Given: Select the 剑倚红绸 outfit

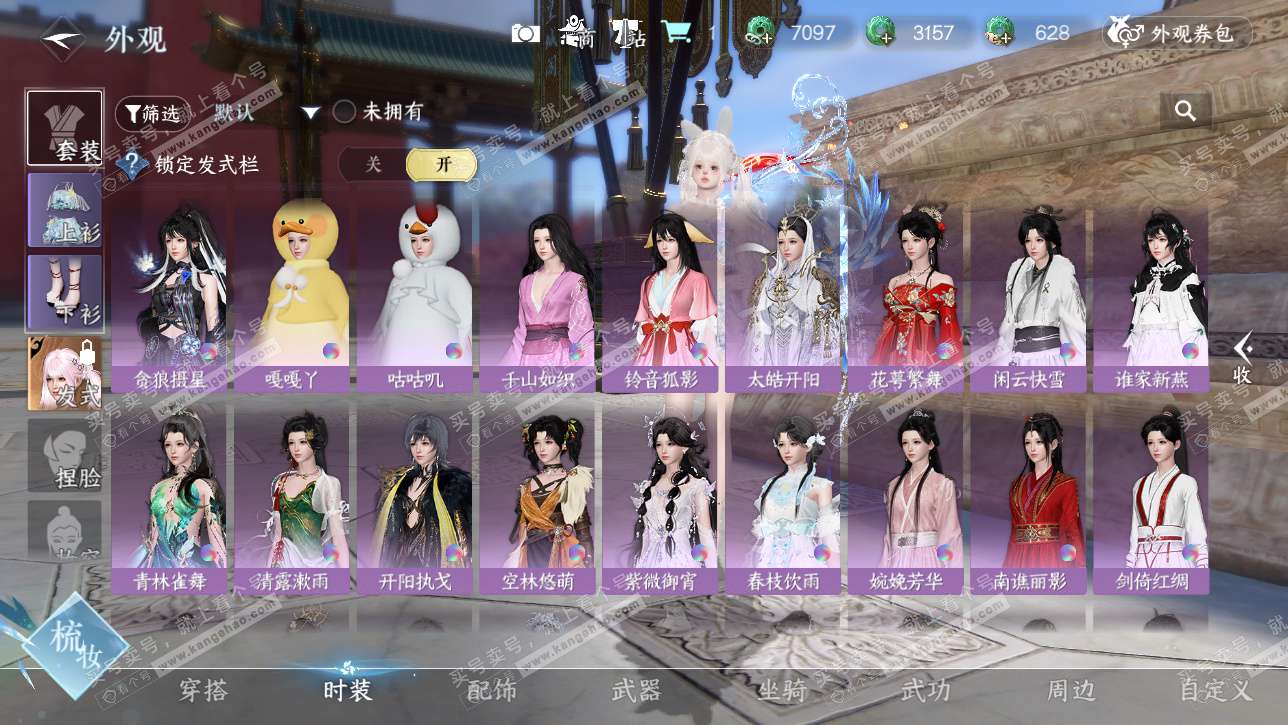Looking at the screenshot, I should click(x=1151, y=498).
